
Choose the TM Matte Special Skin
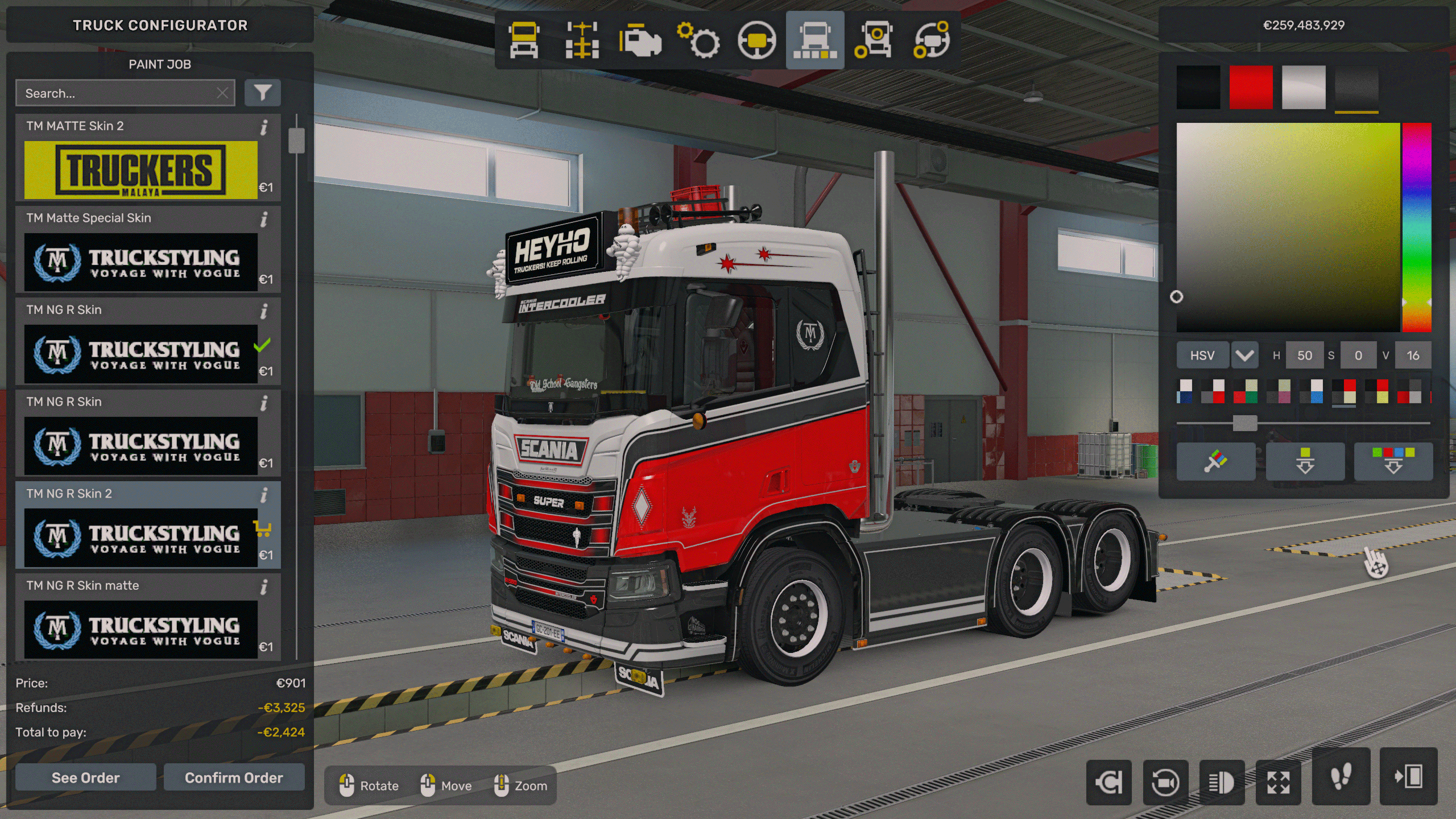pyautogui.click(x=140, y=262)
